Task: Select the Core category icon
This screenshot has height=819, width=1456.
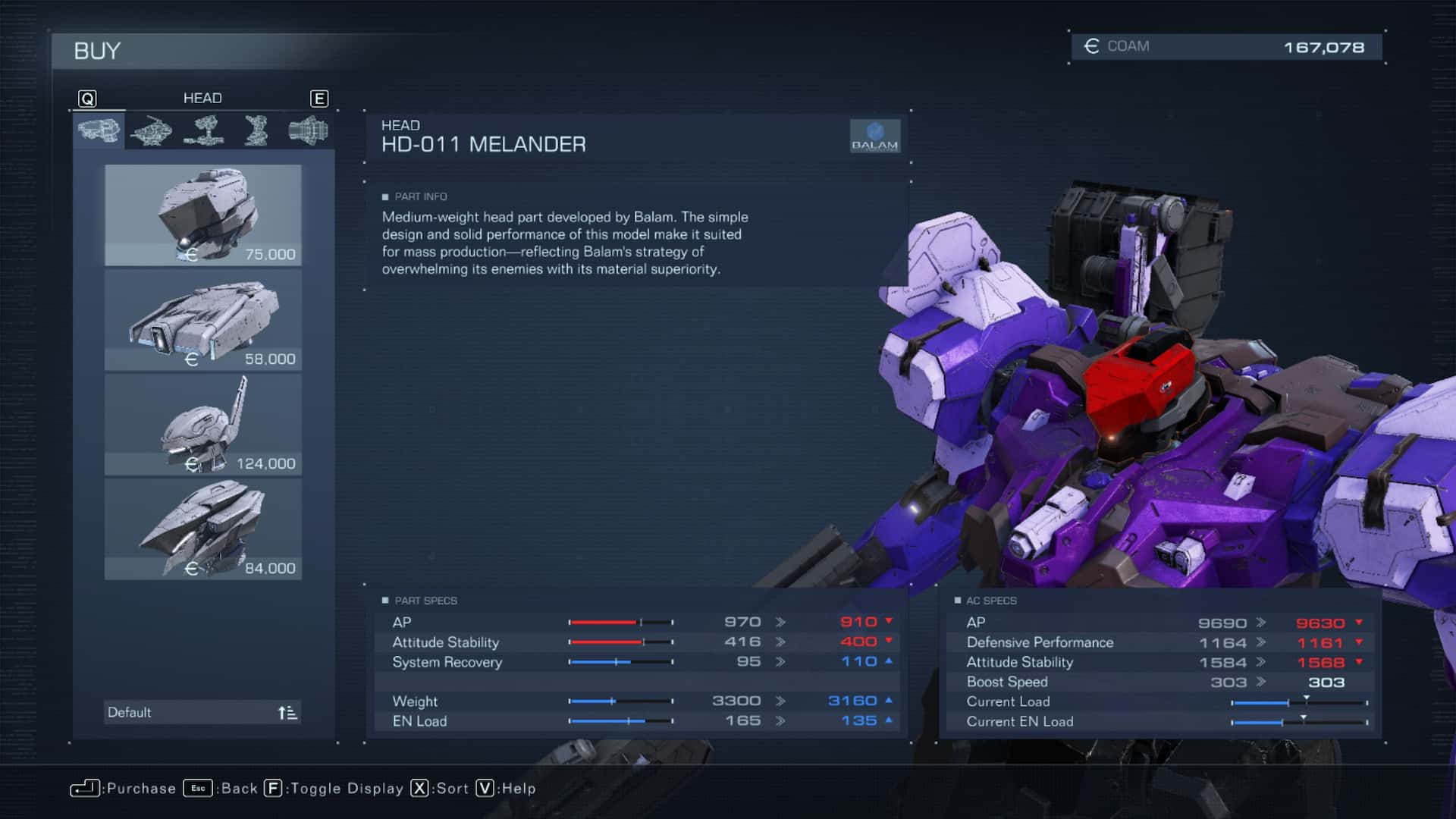Action: pos(150,130)
